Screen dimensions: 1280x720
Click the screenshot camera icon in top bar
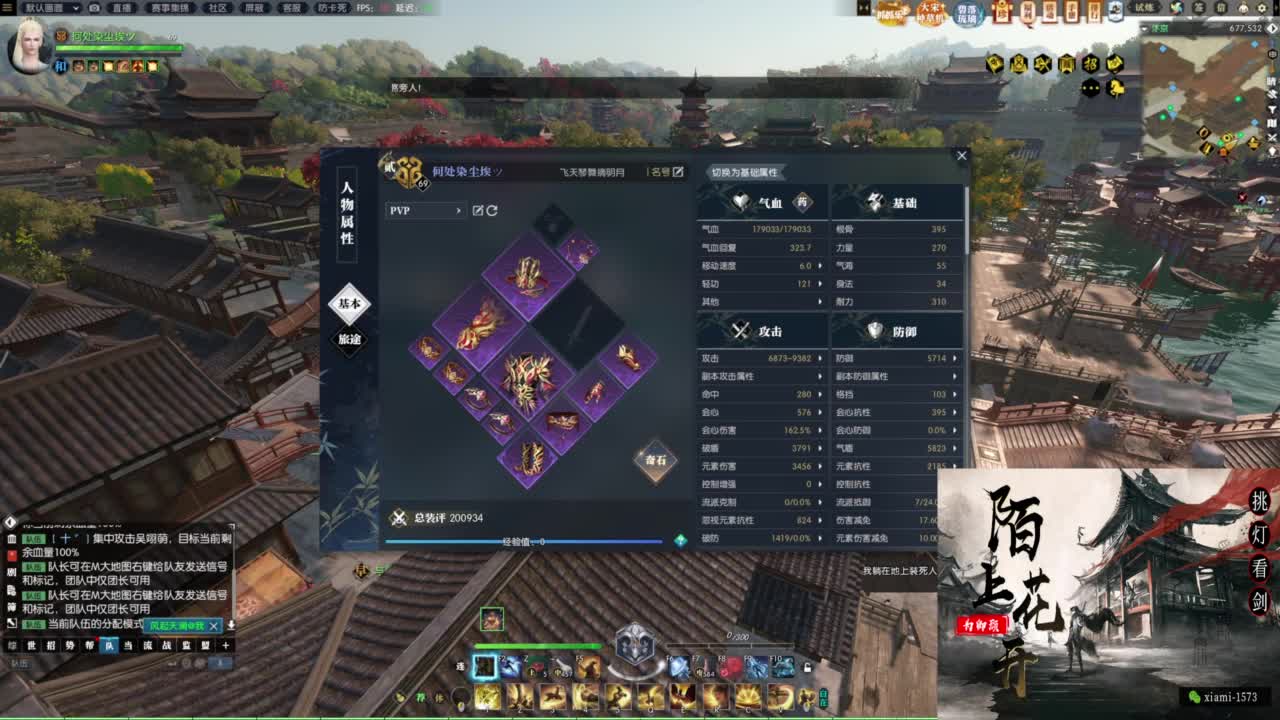[94, 8]
